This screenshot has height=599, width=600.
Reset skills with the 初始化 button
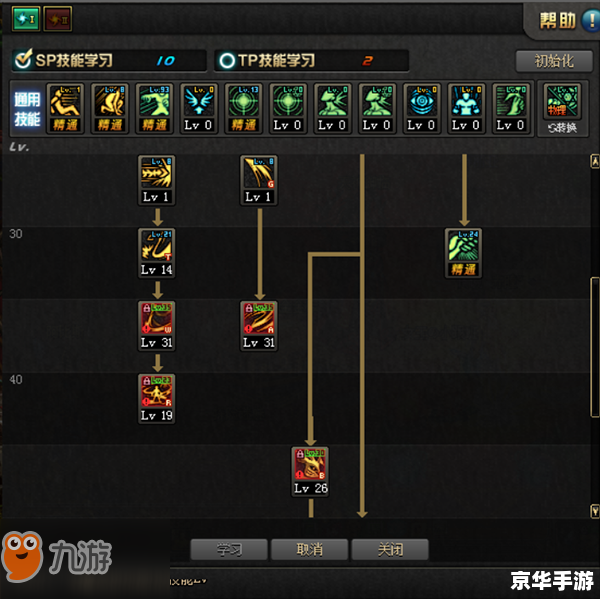click(x=554, y=61)
